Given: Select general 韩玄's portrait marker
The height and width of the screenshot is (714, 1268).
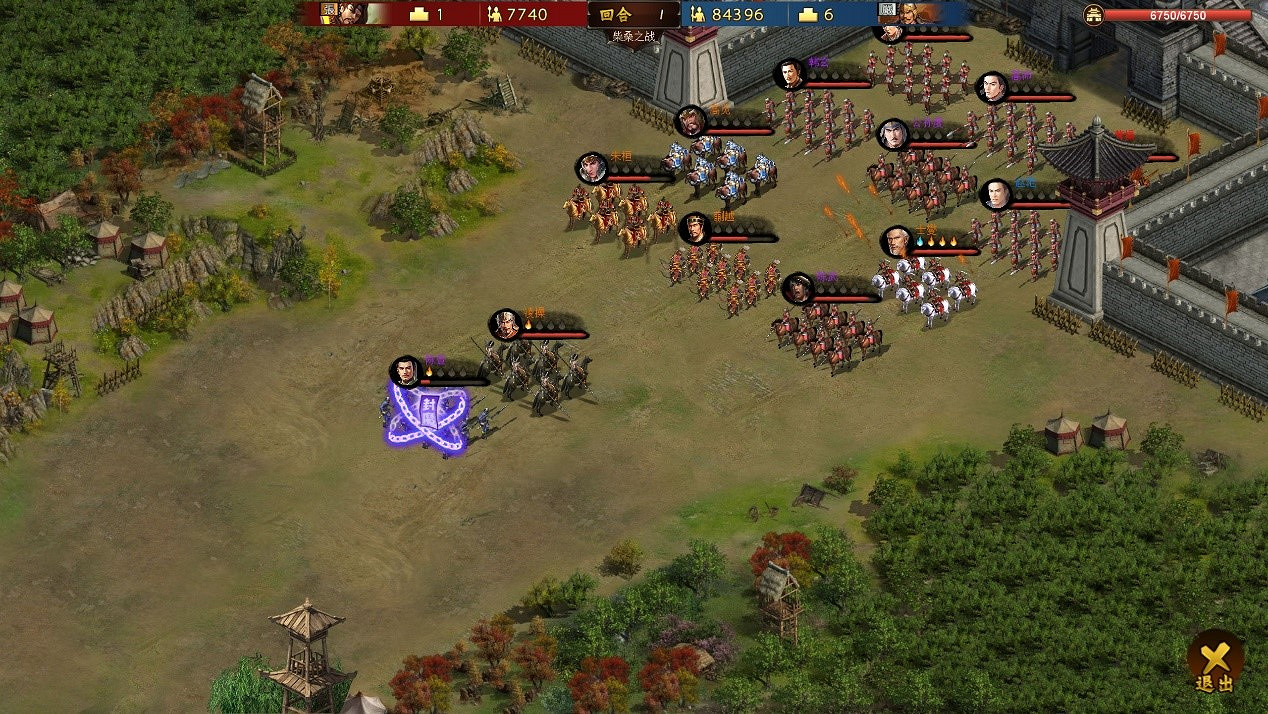Looking at the screenshot, I should [x=790, y=74].
